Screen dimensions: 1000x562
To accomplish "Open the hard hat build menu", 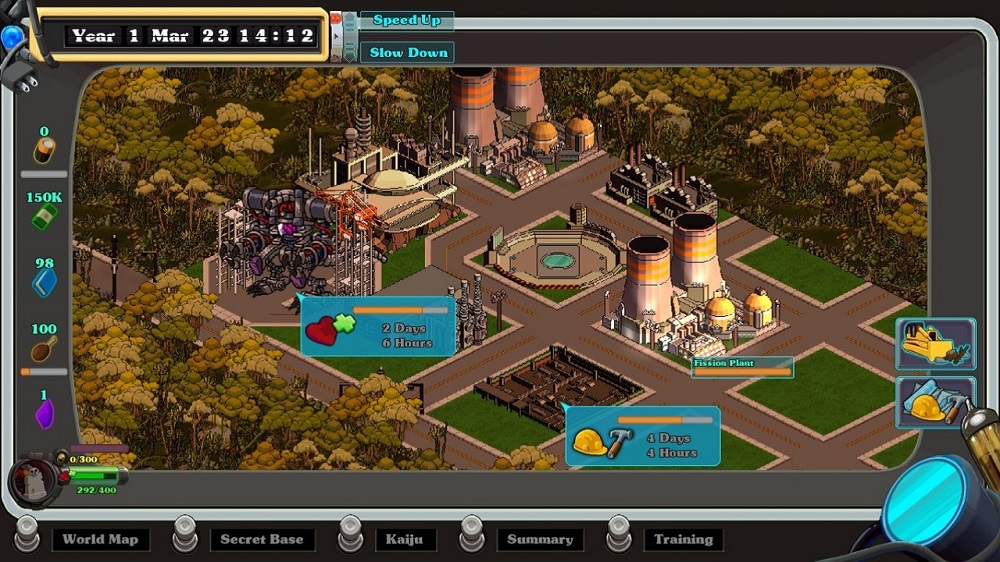I will tap(935, 402).
